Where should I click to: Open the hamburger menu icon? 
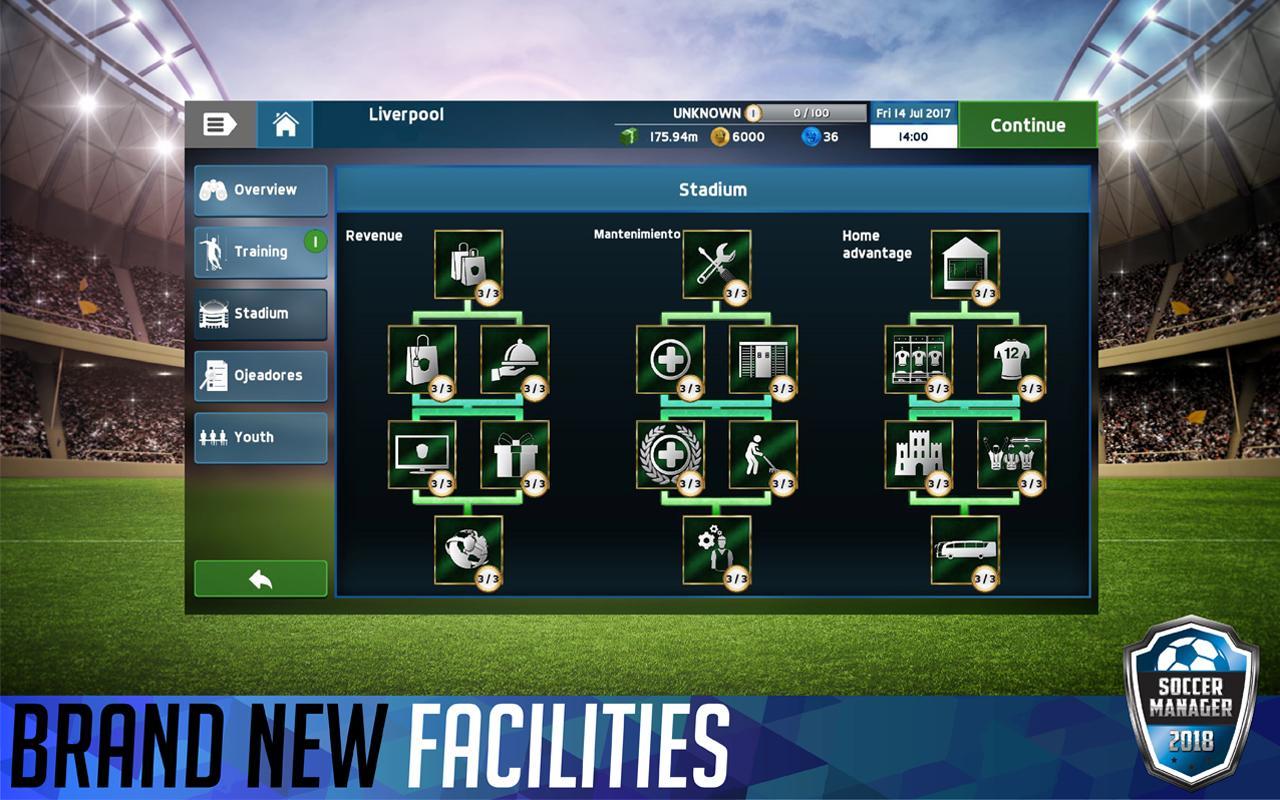point(218,124)
